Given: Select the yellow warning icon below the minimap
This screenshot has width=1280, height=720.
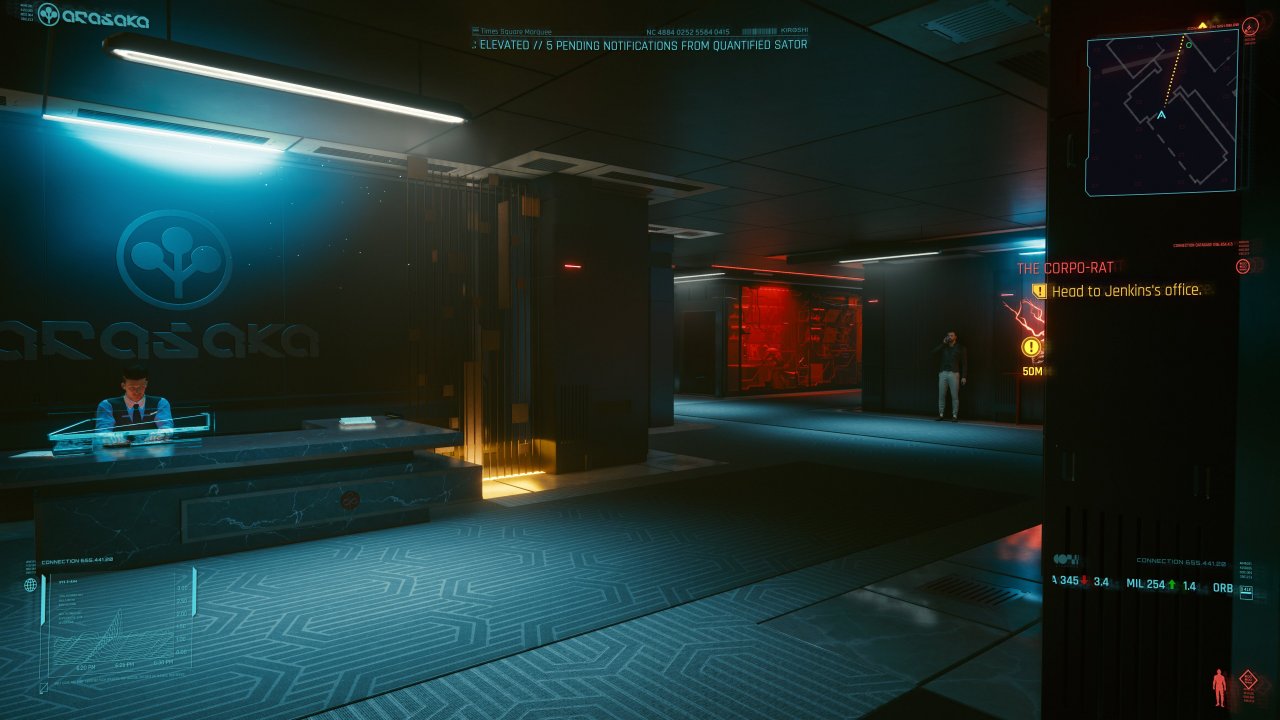Looking at the screenshot, I should click(x=1030, y=346).
